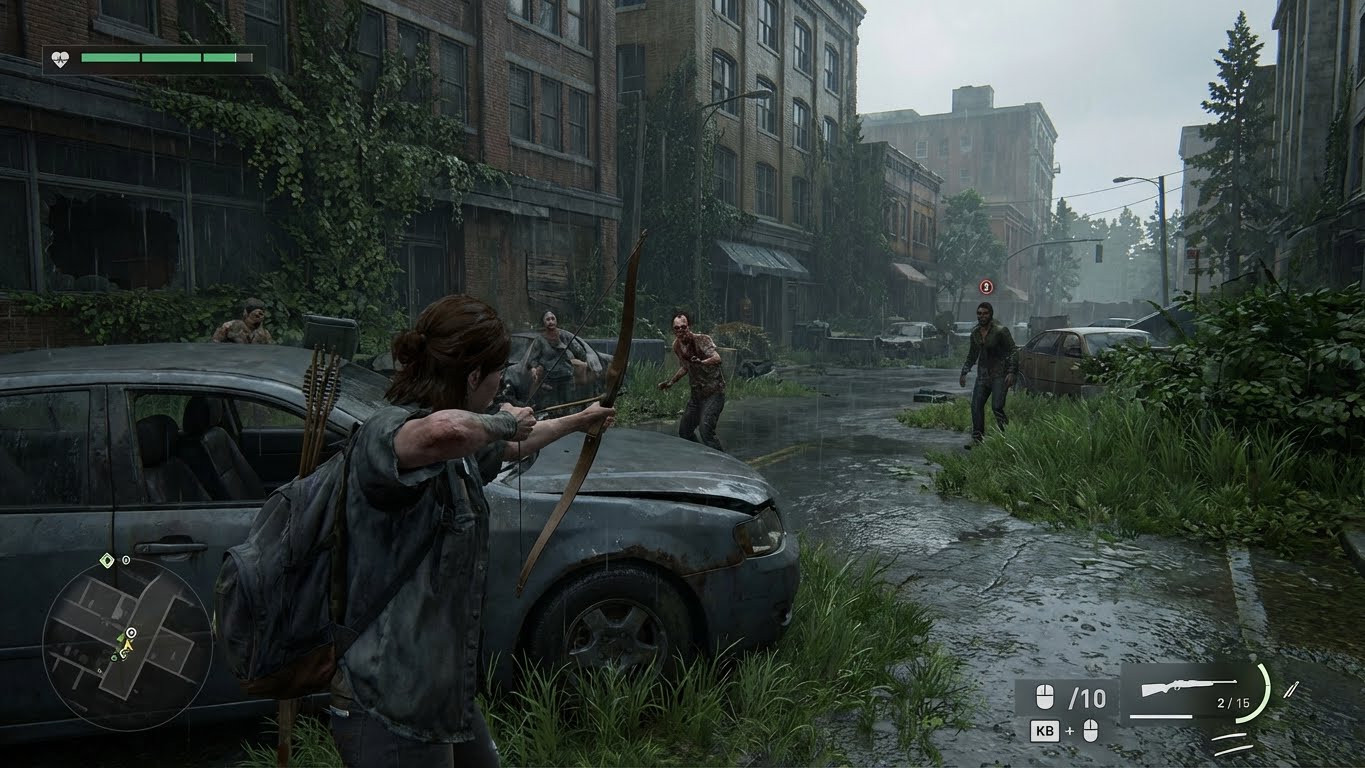The width and height of the screenshot is (1365, 768).
Task: Click the KB keyboard binding icon
Action: pos(1045,730)
